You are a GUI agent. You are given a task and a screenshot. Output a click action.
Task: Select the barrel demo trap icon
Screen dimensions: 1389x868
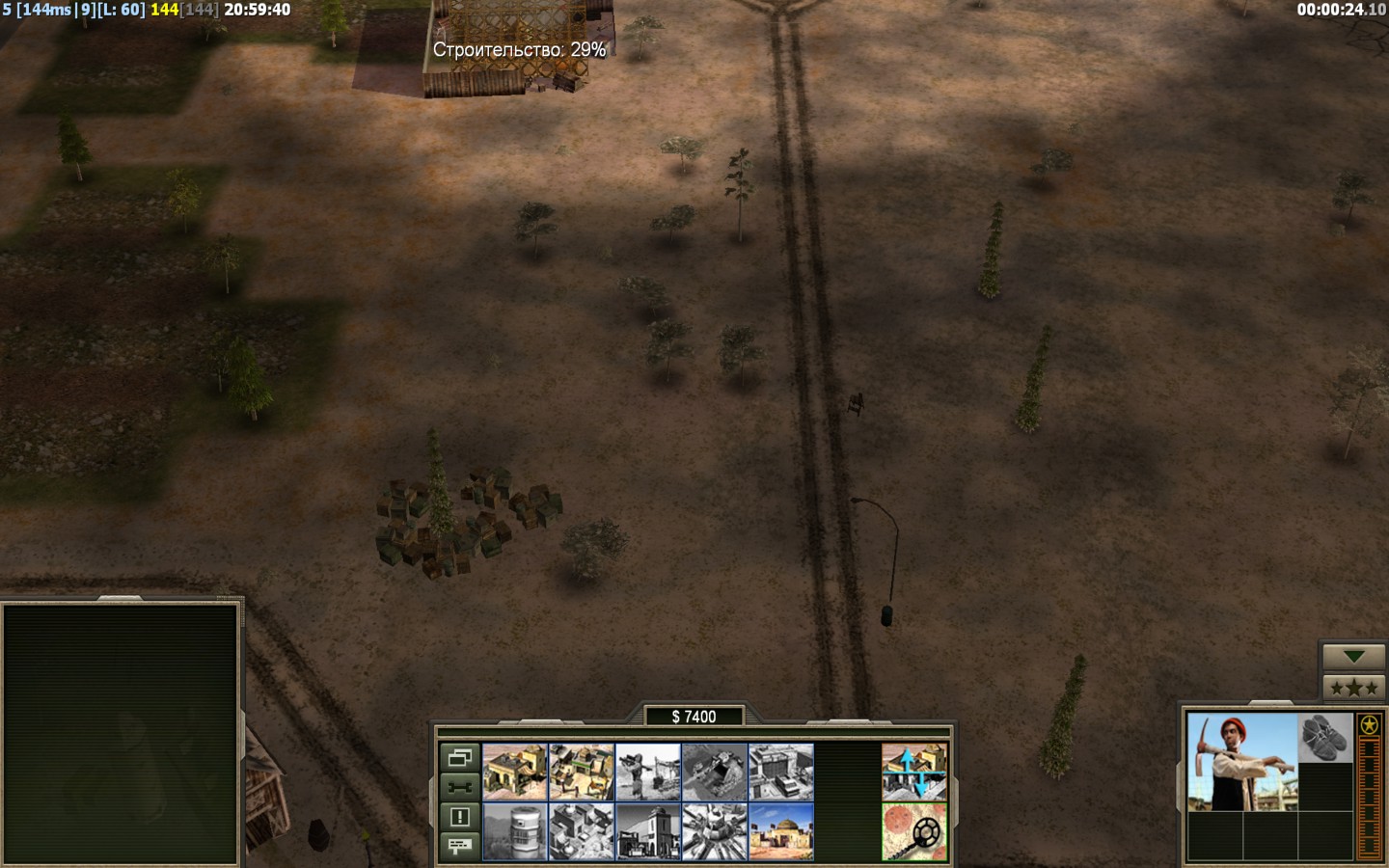click(x=515, y=831)
